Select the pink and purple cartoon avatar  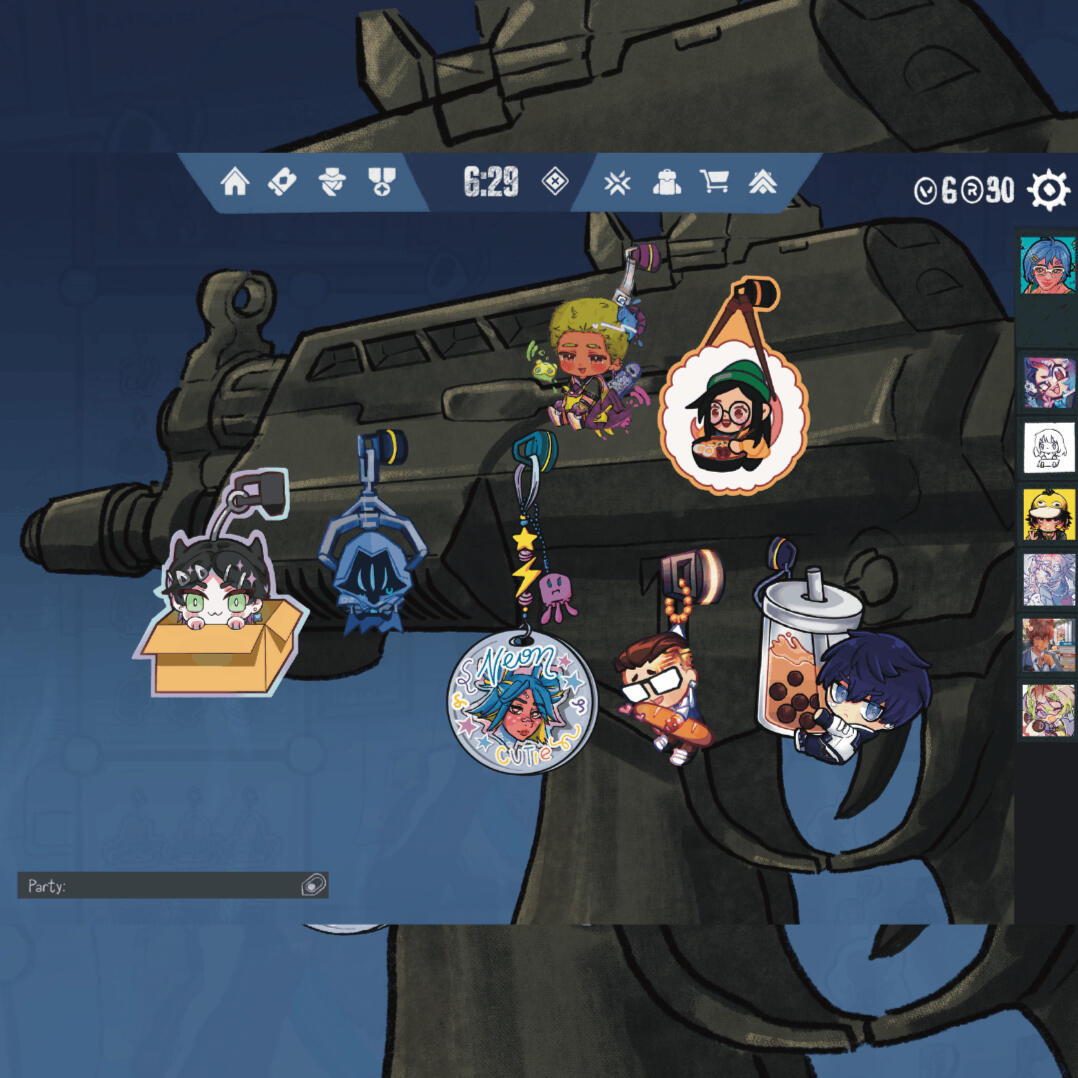1048,382
